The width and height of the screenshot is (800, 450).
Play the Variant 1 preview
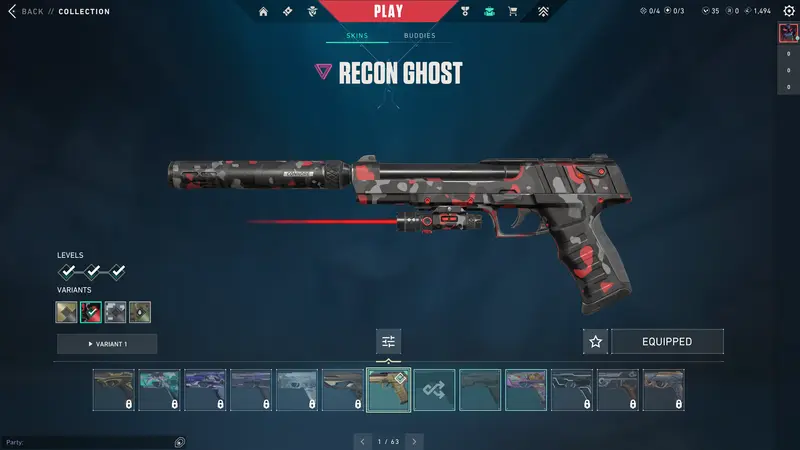[x=107, y=344]
